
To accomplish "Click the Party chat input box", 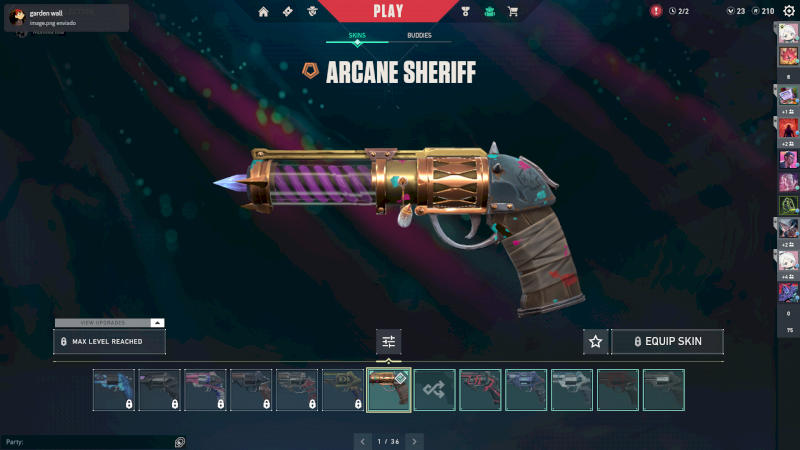I will pyautogui.click(x=85, y=441).
